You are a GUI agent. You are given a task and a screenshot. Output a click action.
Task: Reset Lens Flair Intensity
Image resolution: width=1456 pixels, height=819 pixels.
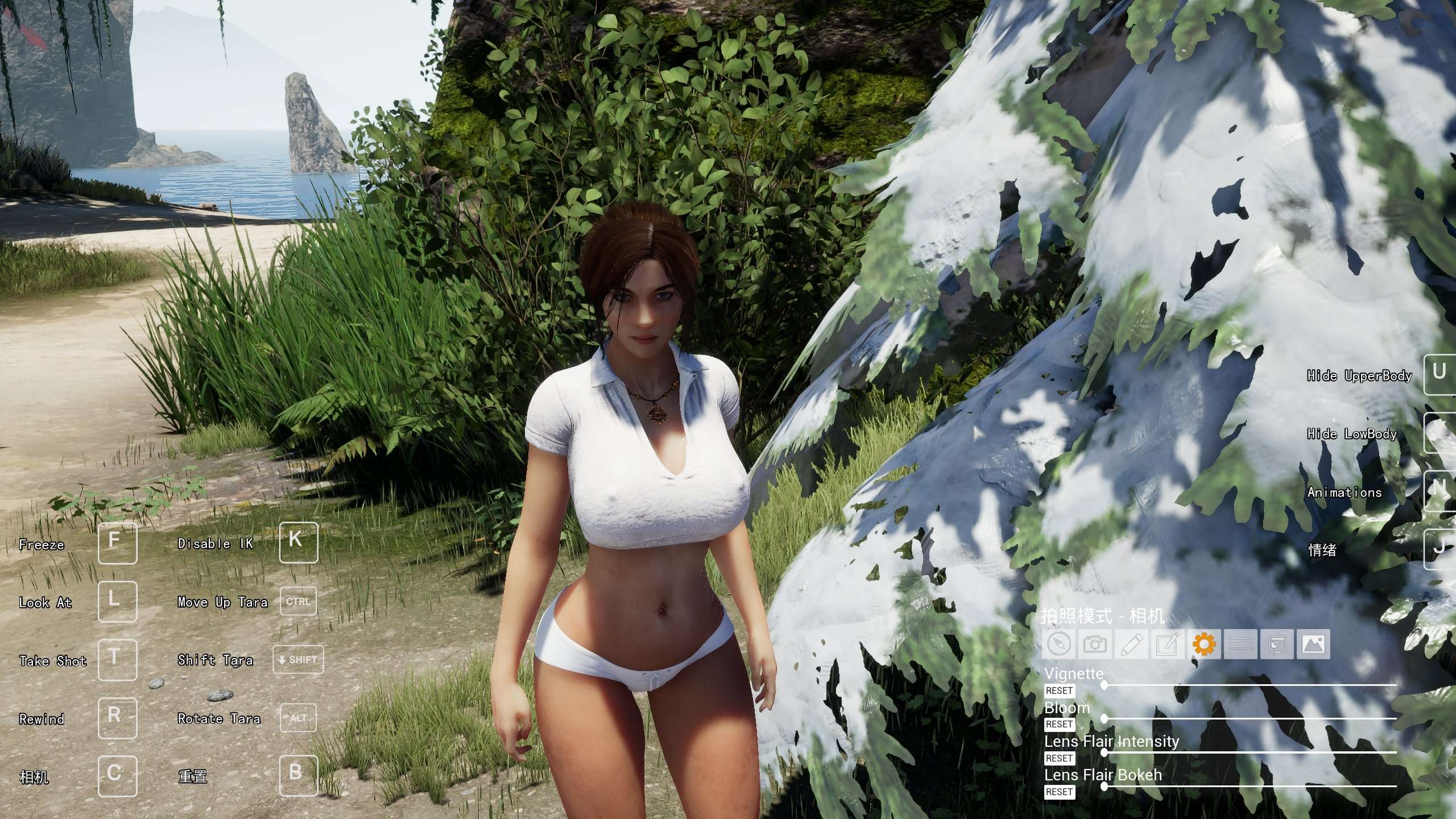pyautogui.click(x=1059, y=758)
